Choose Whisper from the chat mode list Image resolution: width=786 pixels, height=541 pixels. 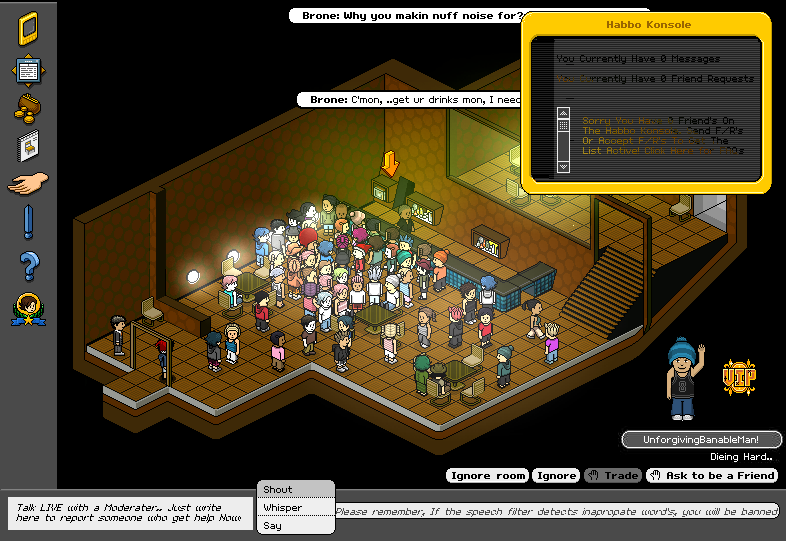click(x=283, y=508)
